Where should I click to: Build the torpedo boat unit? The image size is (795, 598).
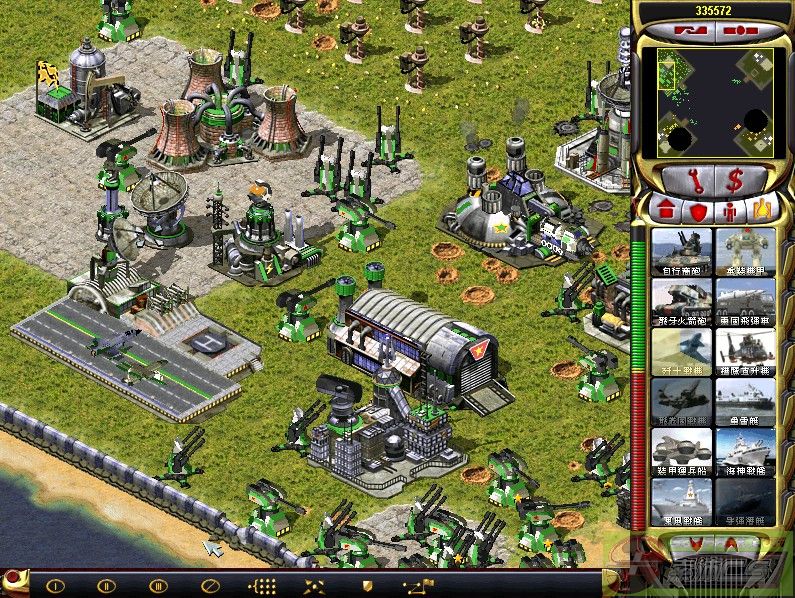pyautogui.click(x=745, y=401)
